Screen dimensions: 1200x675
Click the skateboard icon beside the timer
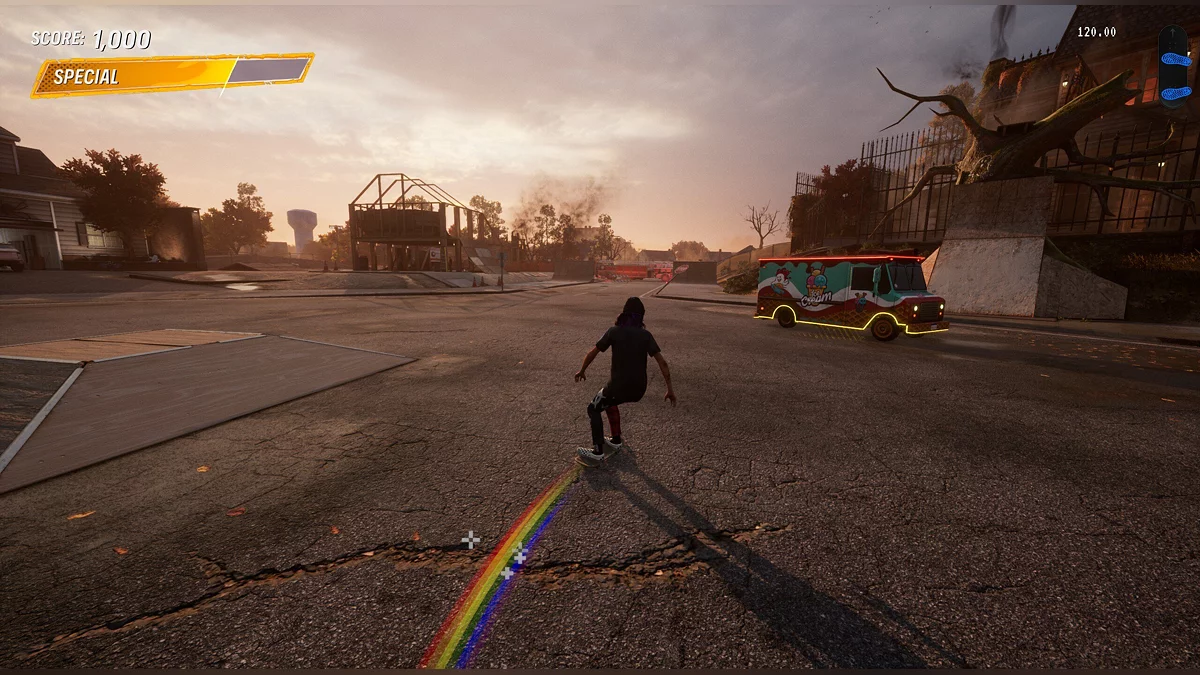coord(1174,66)
